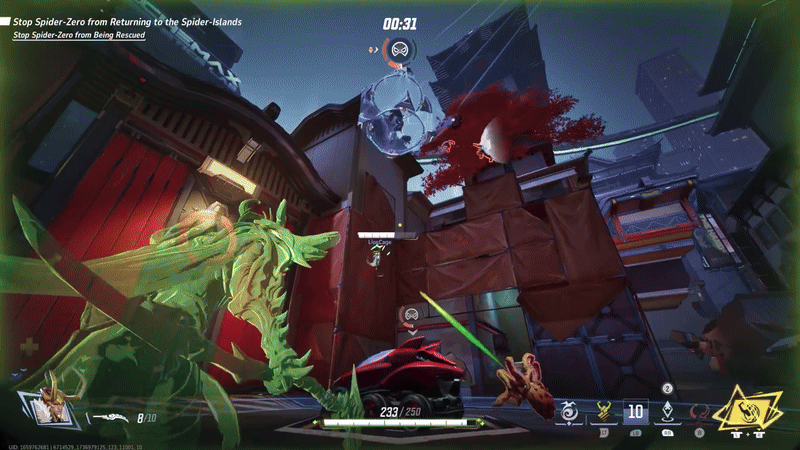Activate the golden horned helmet ability
The image size is (800, 450).
[604, 411]
